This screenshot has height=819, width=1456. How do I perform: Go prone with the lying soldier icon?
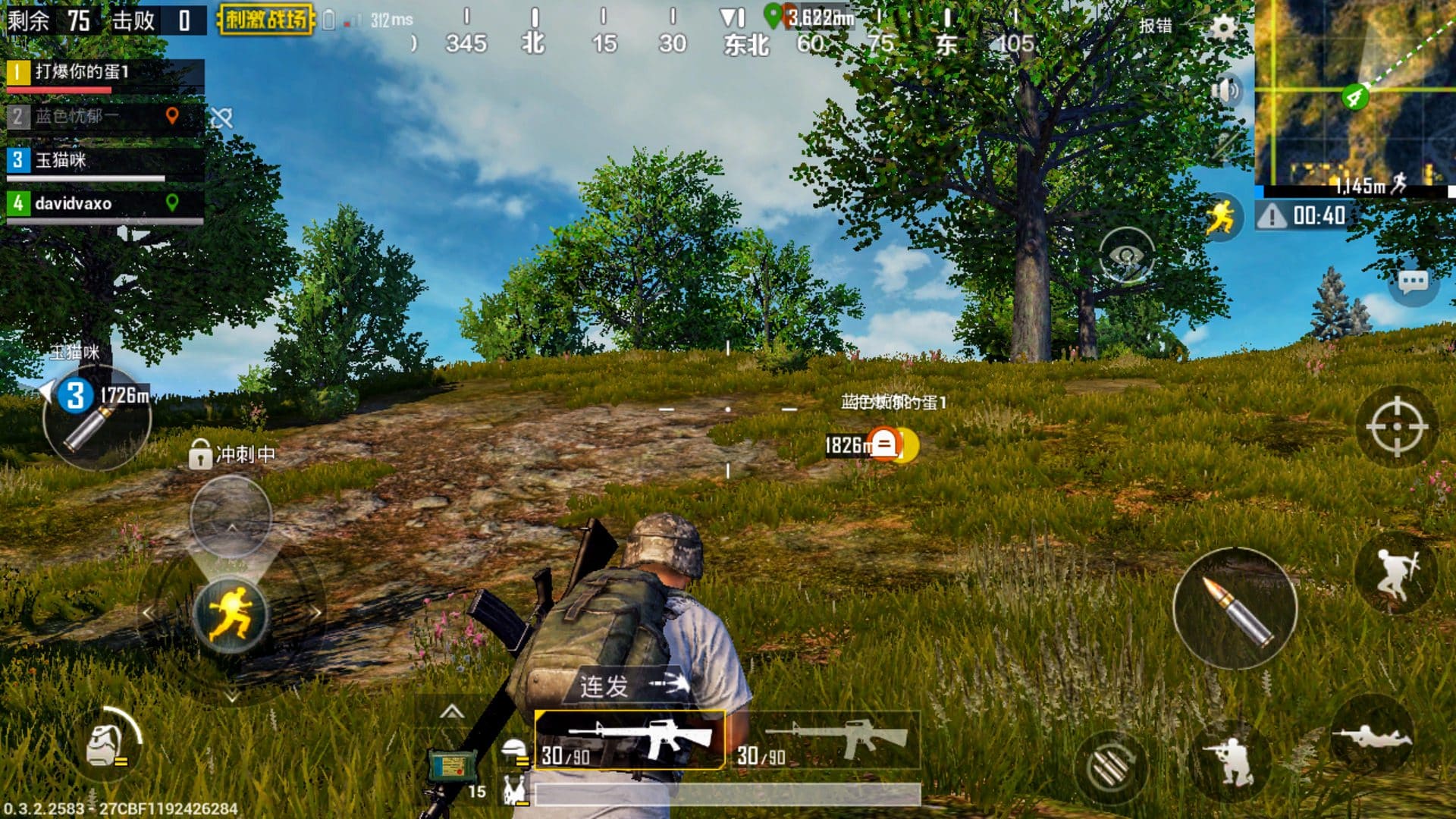[x=1371, y=736]
